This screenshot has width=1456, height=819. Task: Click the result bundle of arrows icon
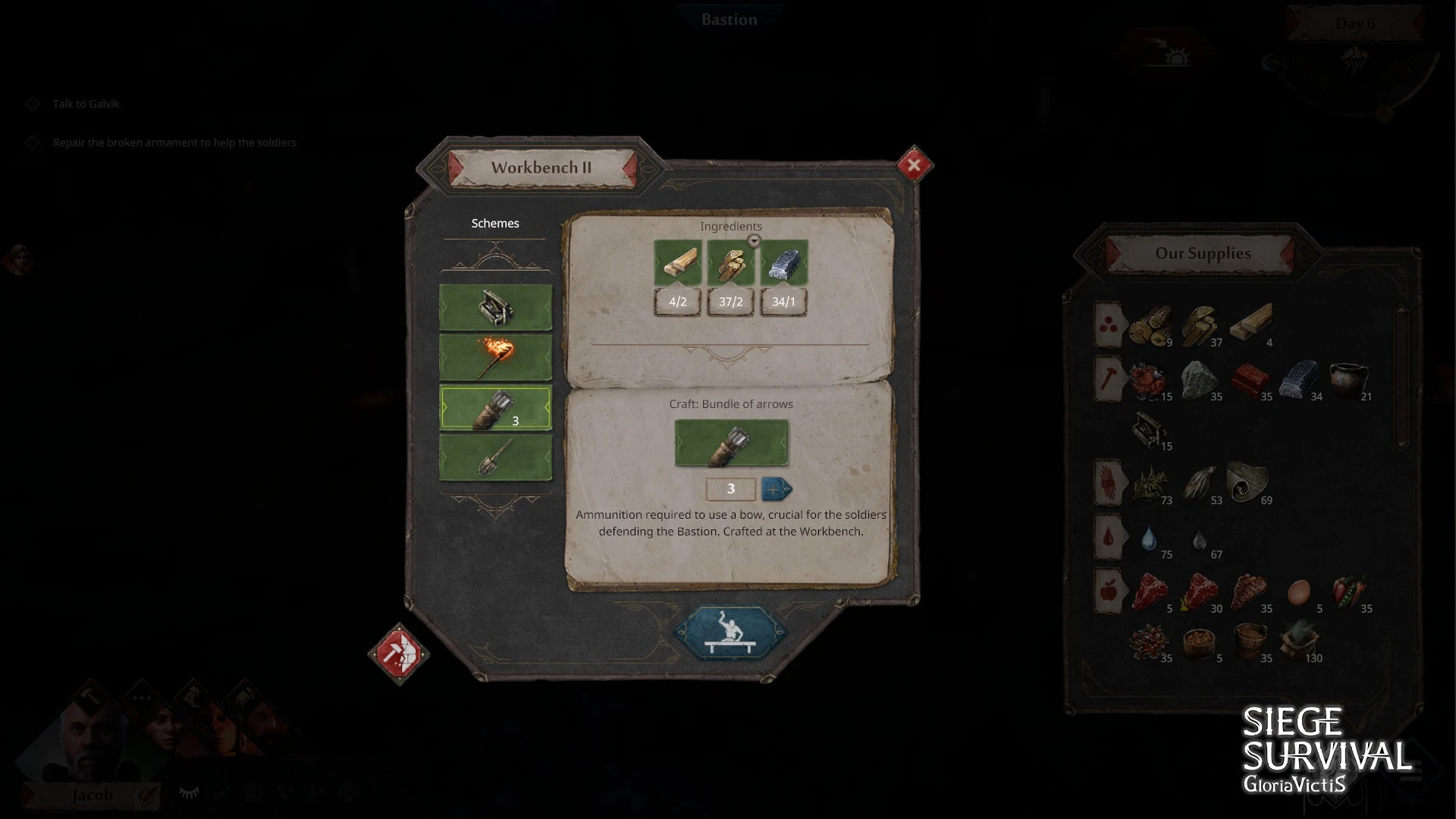pos(731,444)
